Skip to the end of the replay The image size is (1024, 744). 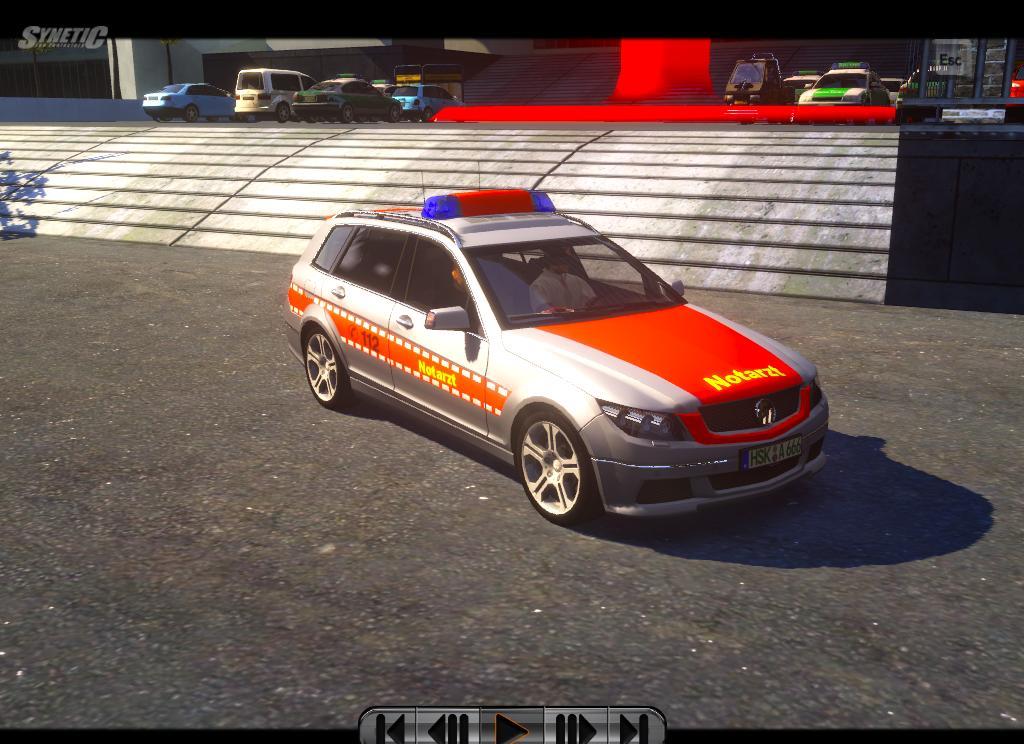(633, 728)
